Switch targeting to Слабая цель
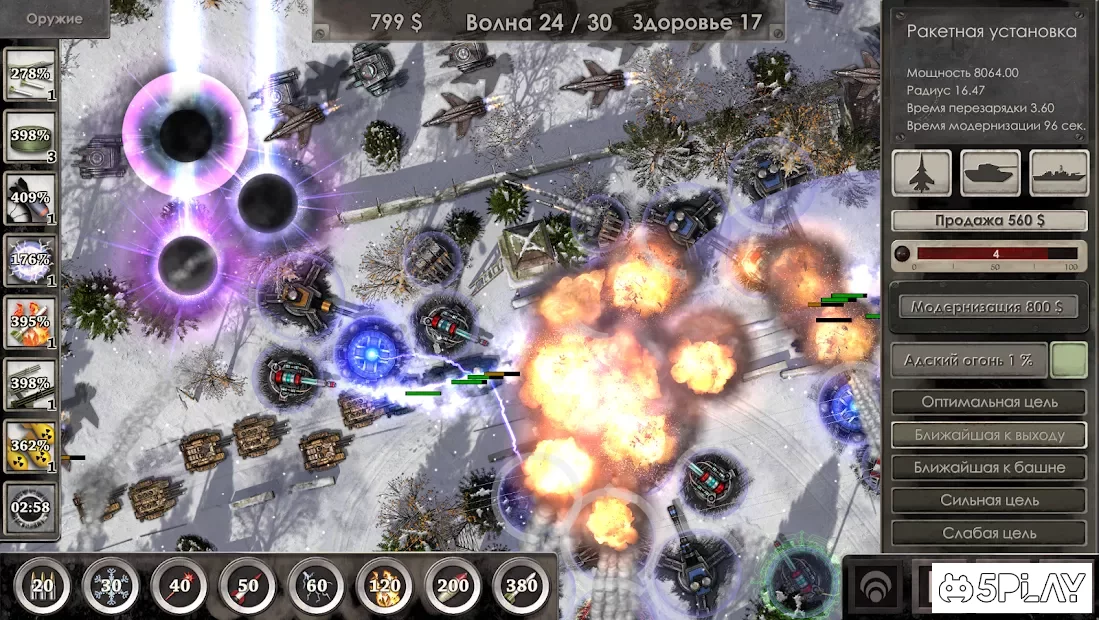This screenshot has height=620, width=1099. tap(989, 533)
